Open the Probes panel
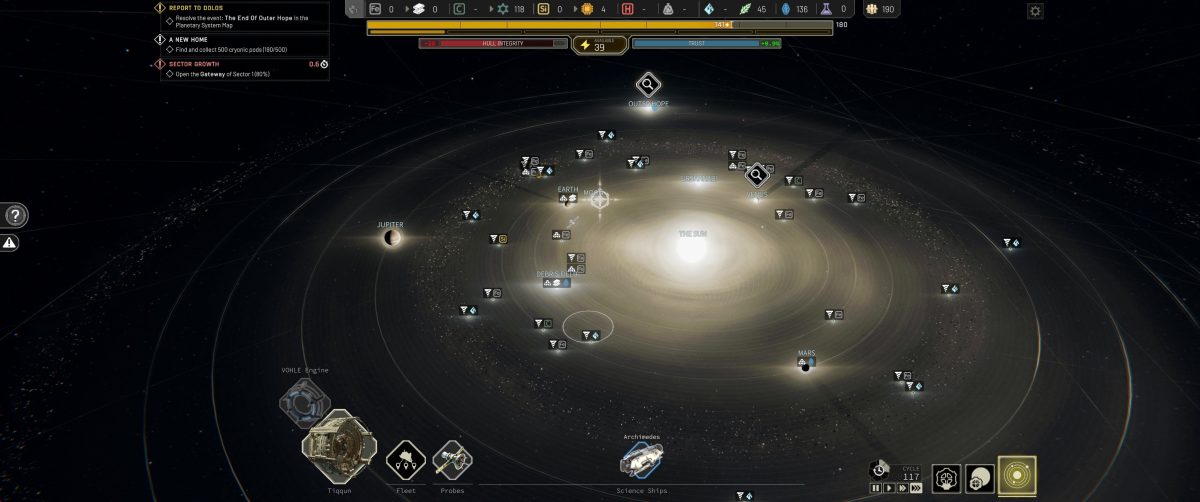The height and width of the screenshot is (502, 1200). (452, 460)
